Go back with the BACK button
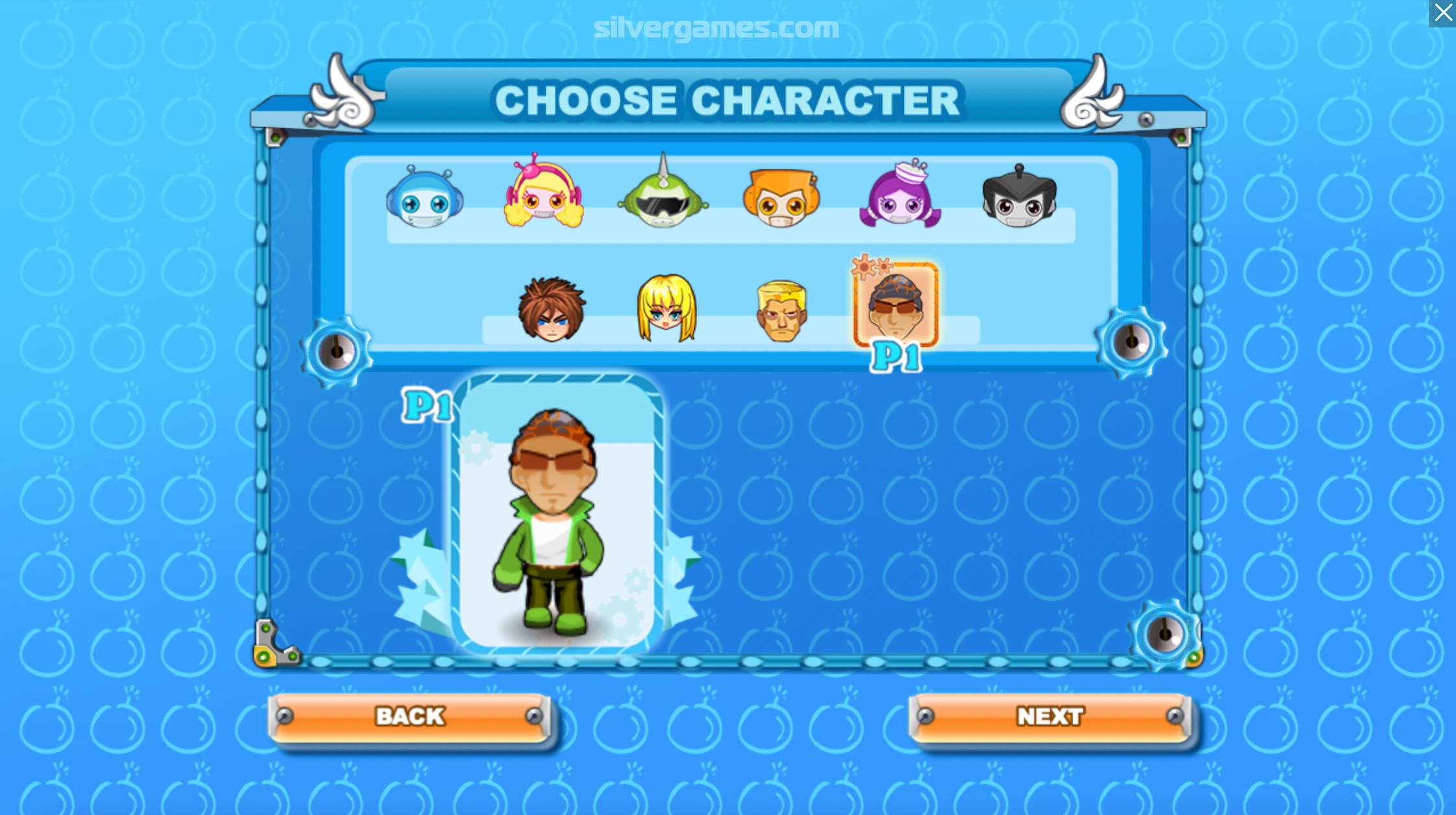 pyautogui.click(x=410, y=717)
